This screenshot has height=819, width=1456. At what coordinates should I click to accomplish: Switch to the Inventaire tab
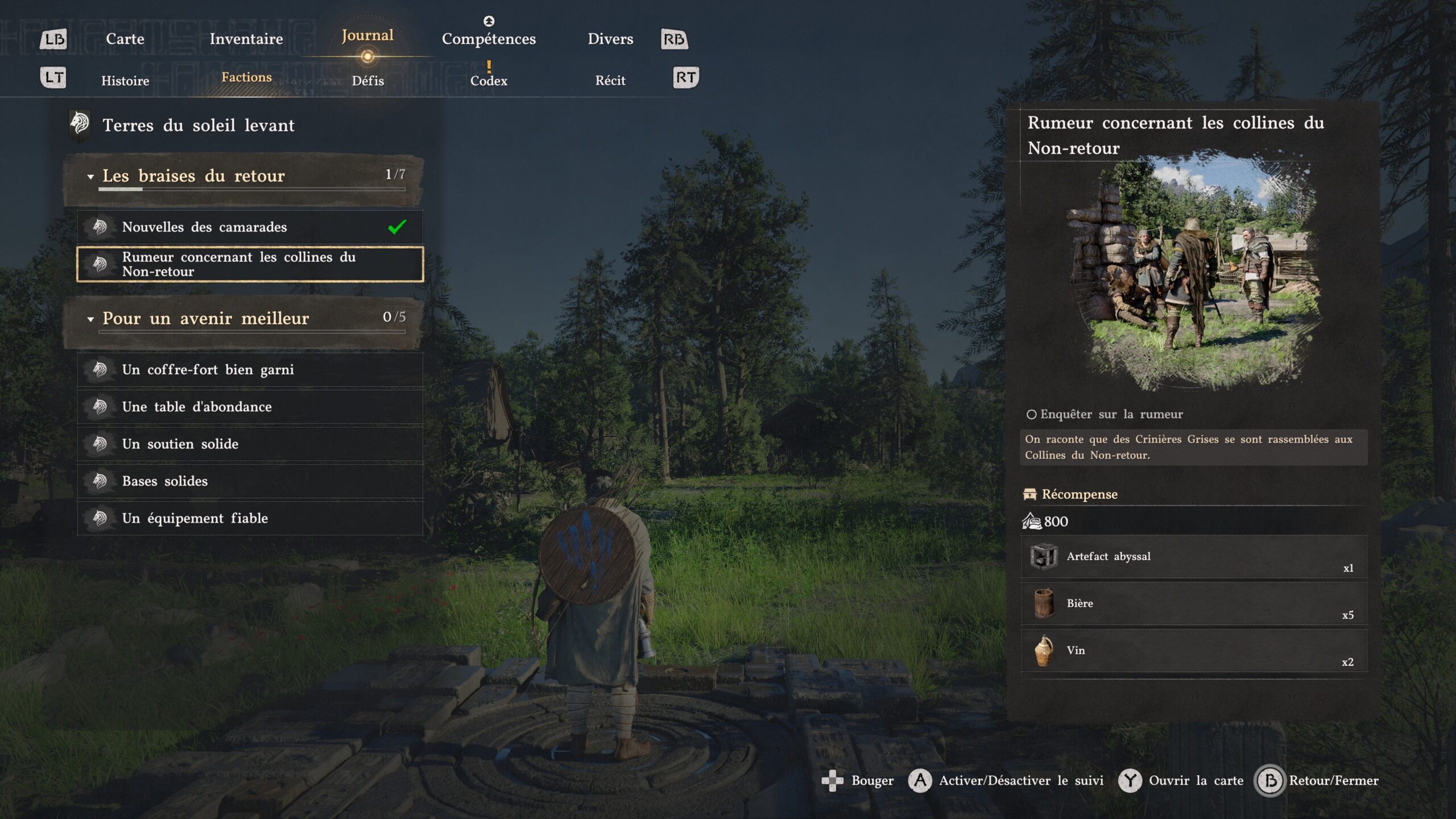246,39
